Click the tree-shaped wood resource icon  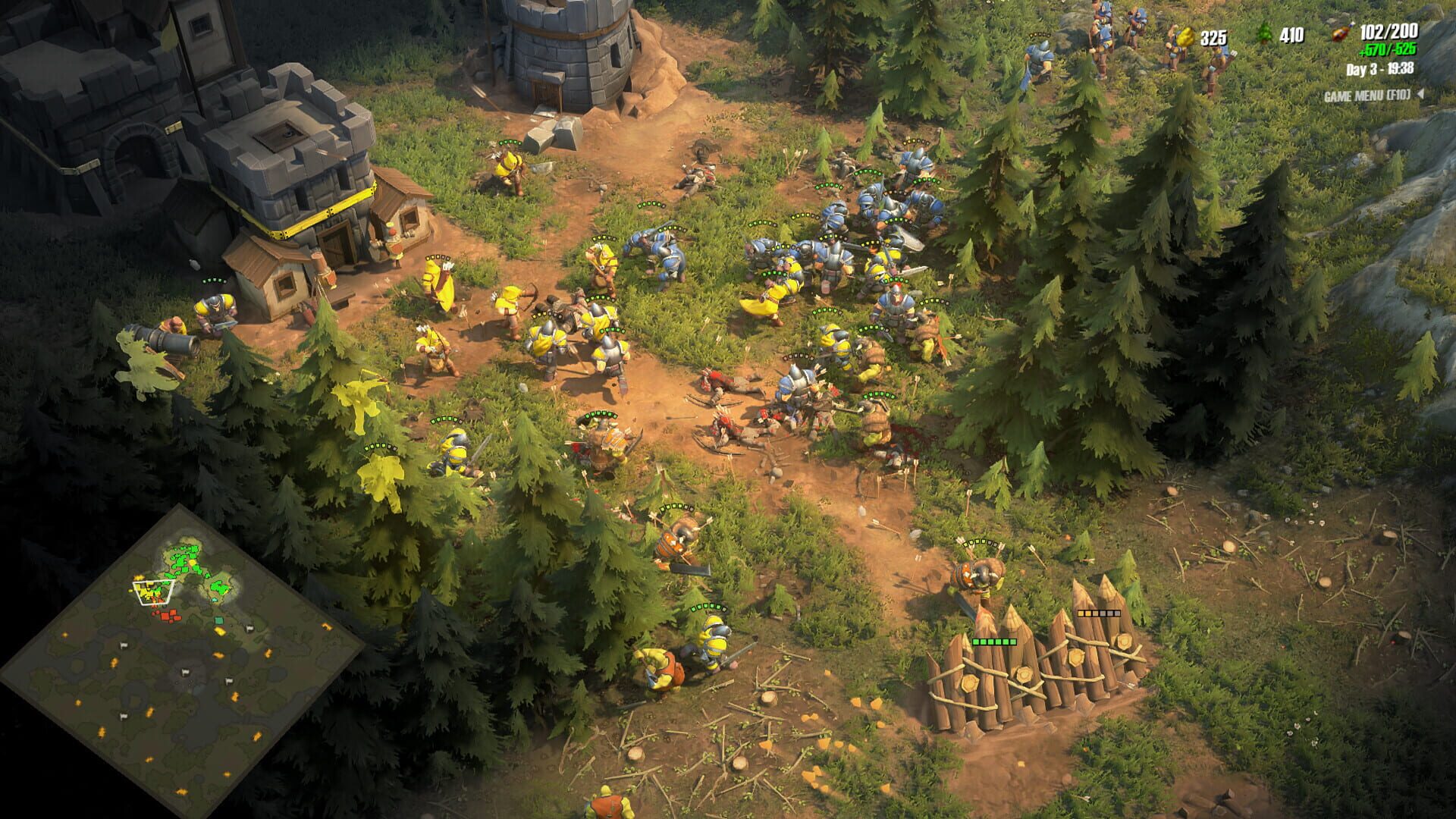click(x=1266, y=35)
